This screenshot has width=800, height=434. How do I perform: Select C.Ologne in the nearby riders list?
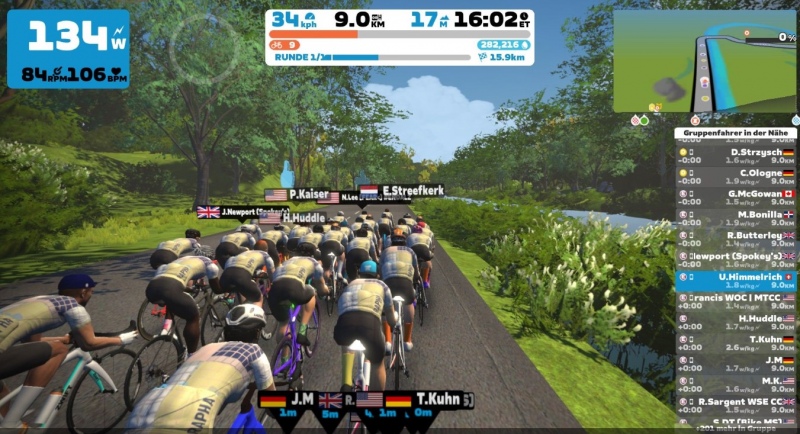(735, 176)
